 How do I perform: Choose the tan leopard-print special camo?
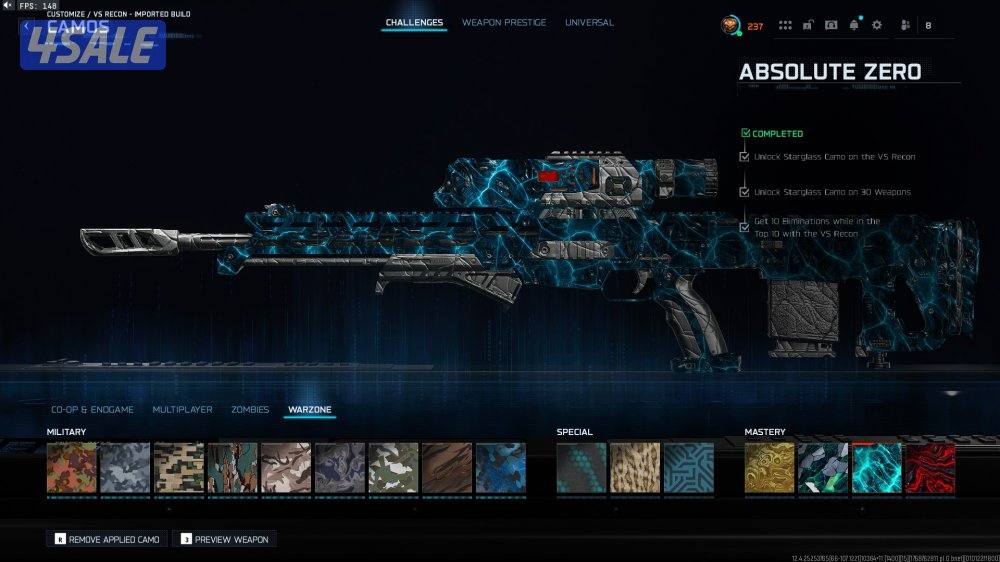pos(635,468)
